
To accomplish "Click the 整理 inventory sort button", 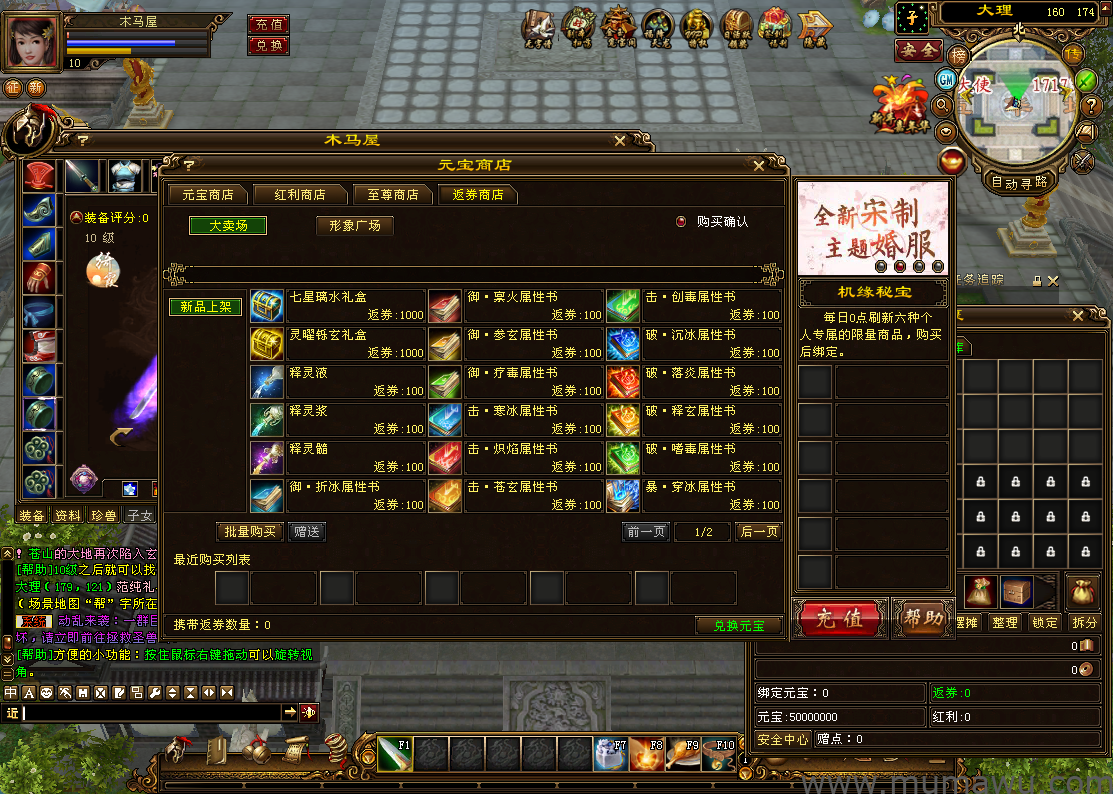I will 1004,622.
